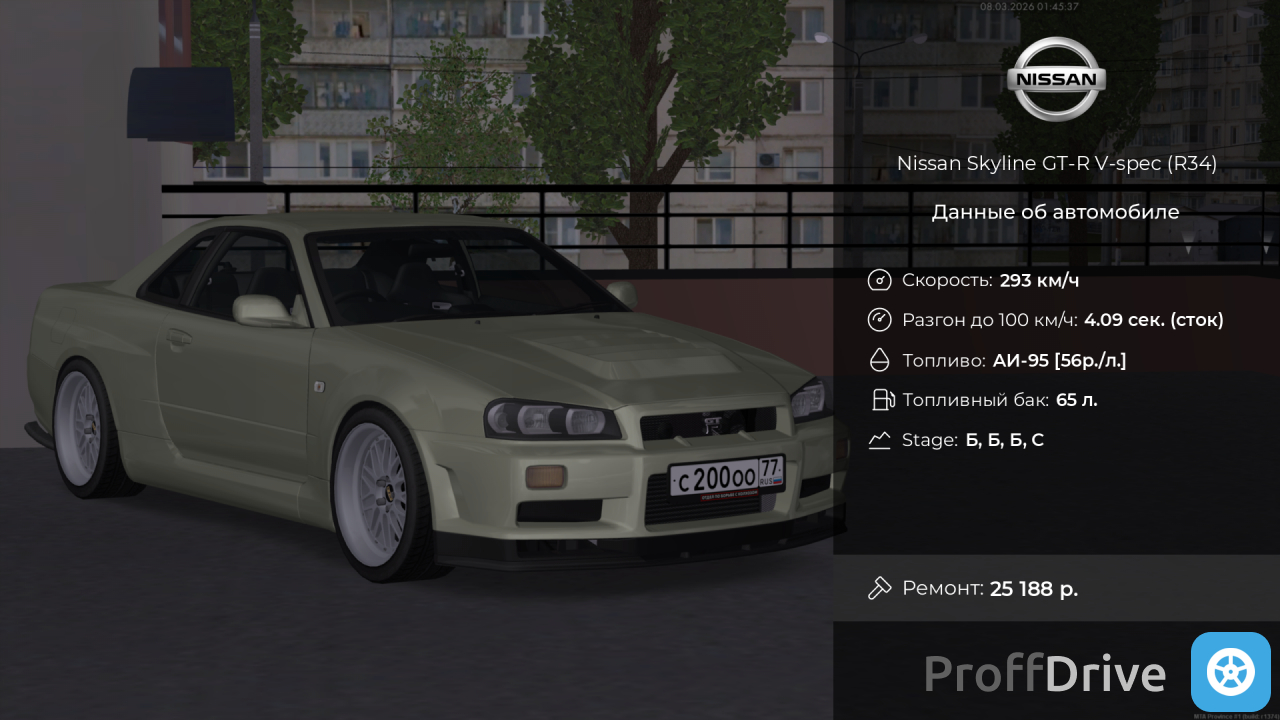Click the Nissan brand logo

pyautogui.click(x=1056, y=79)
